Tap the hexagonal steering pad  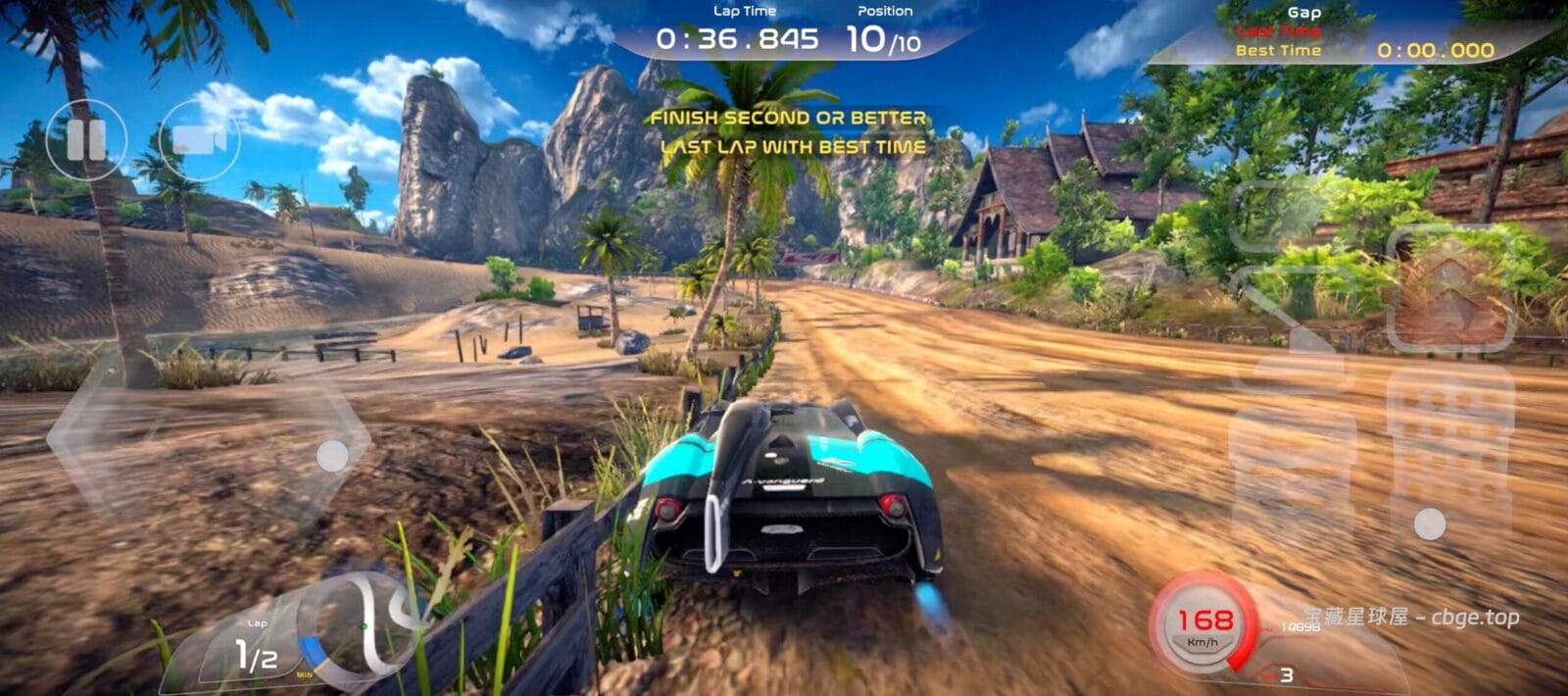coord(209,443)
